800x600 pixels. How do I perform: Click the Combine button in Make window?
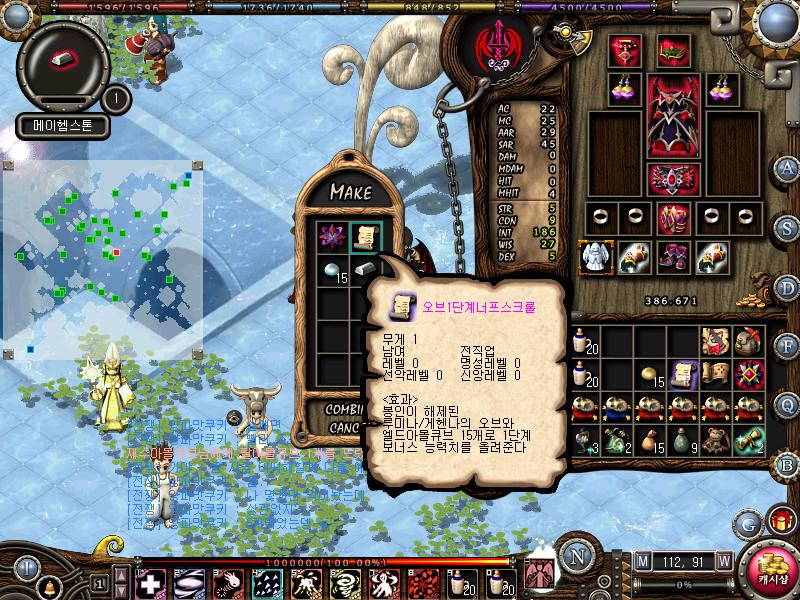(x=346, y=410)
